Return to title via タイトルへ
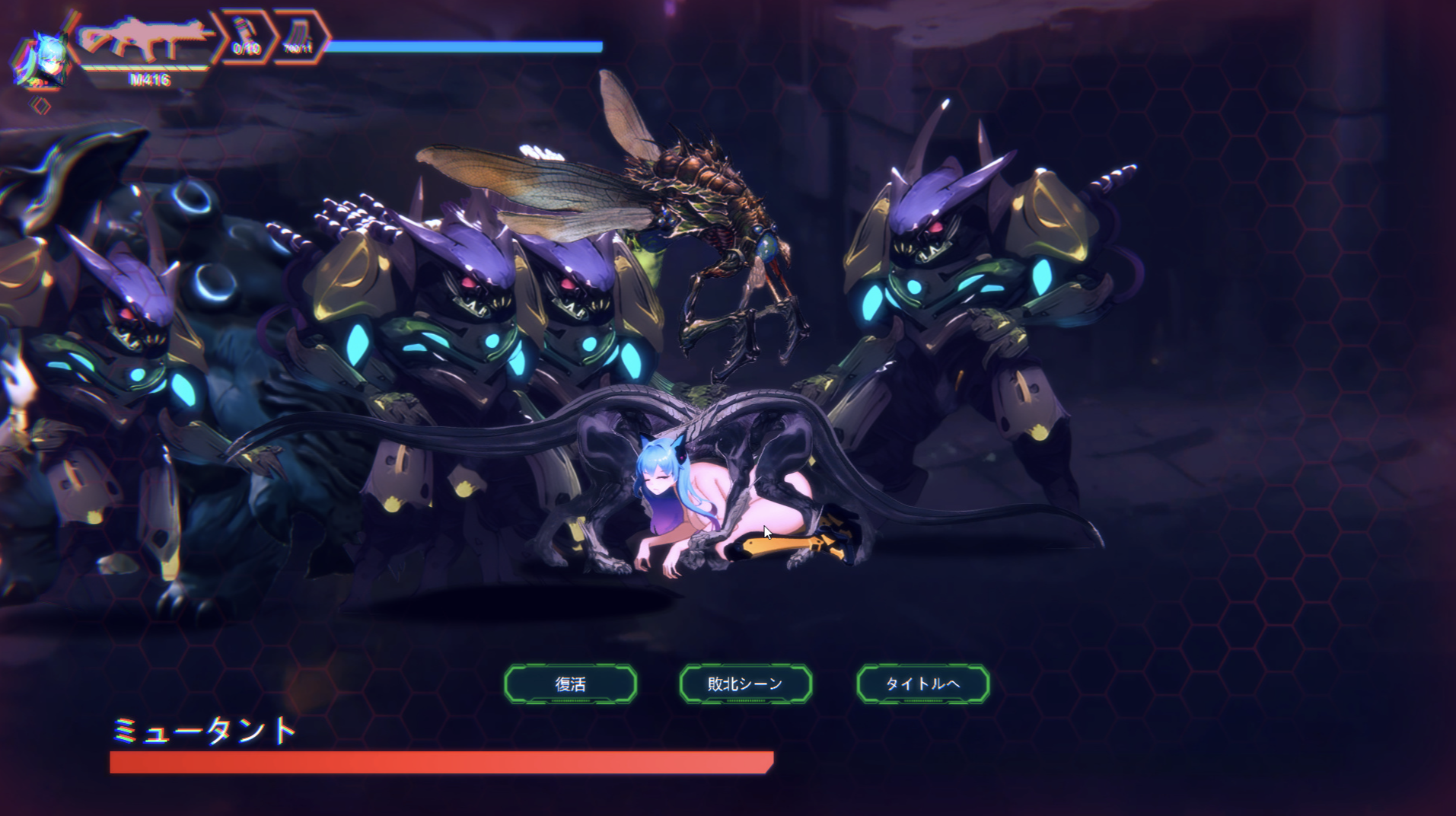Screen dimensions: 1456x816 922,684
